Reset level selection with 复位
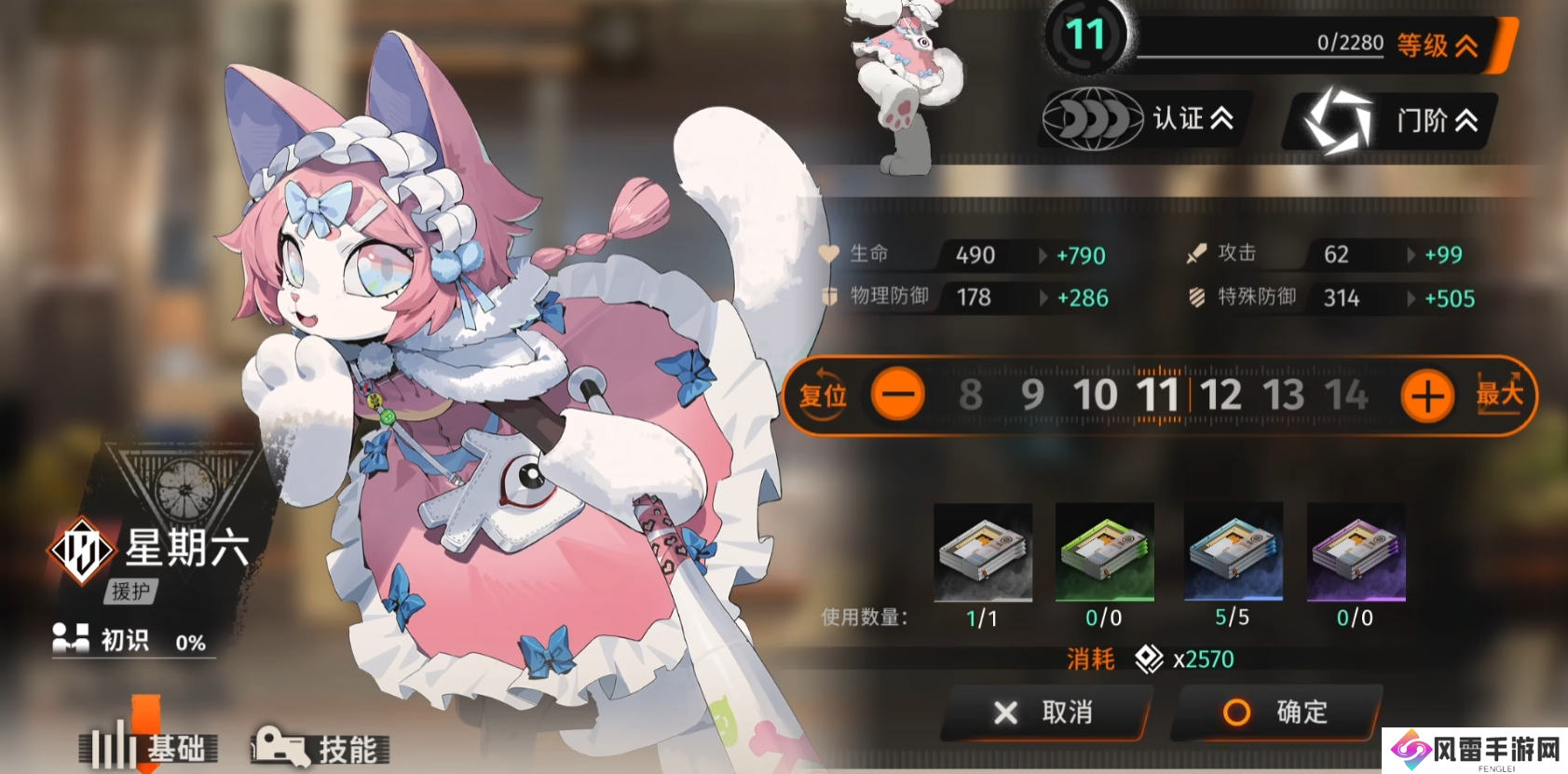This screenshot has height=774, width=1568. click(823, 396)
